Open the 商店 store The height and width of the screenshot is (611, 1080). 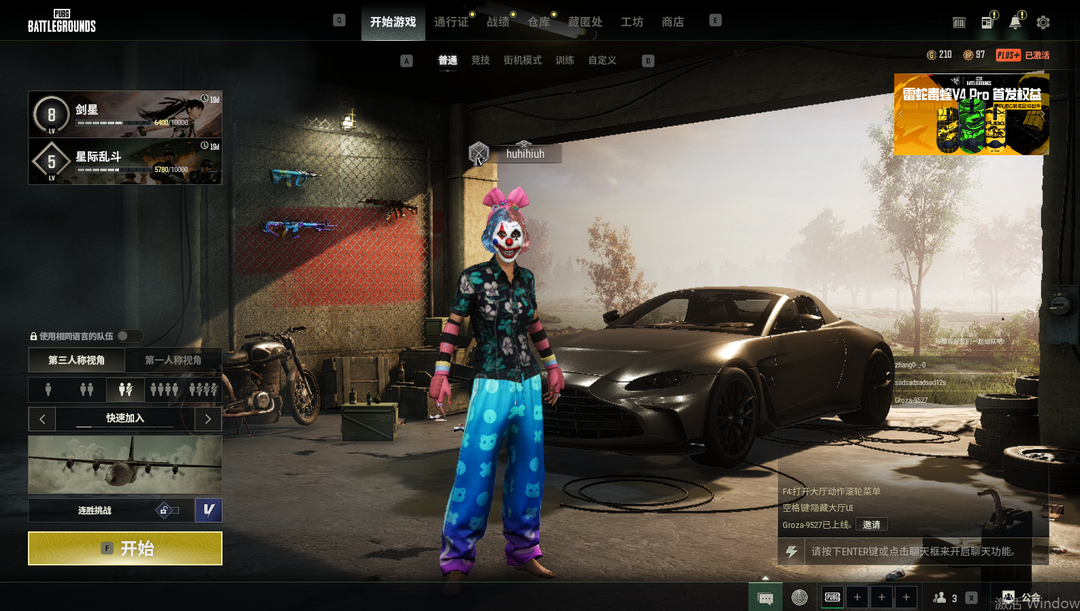click(673, 22)
